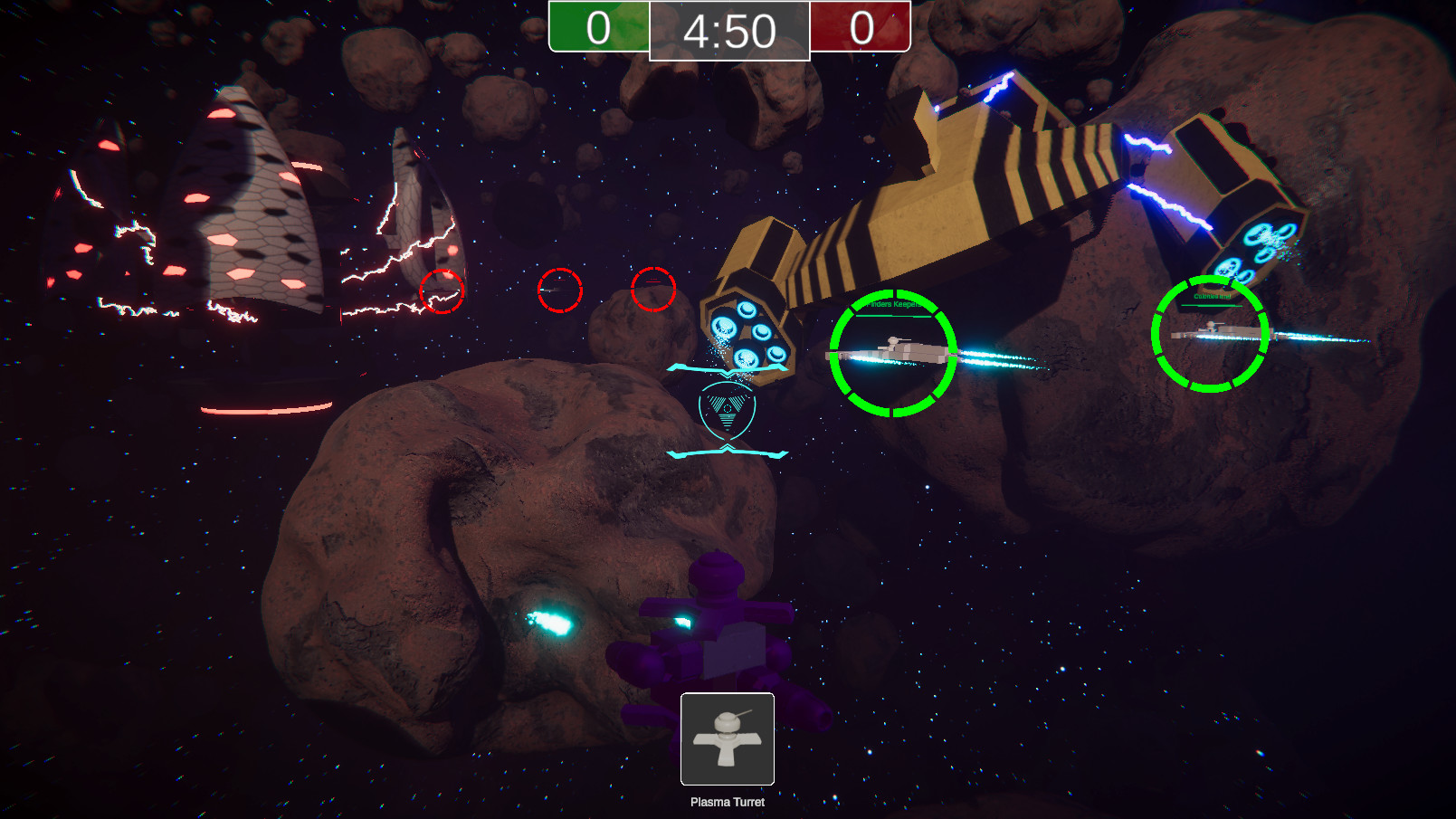Click the leftmost red enemy target circle
This screenshot has width=1456, height=819.
point(441,291)
